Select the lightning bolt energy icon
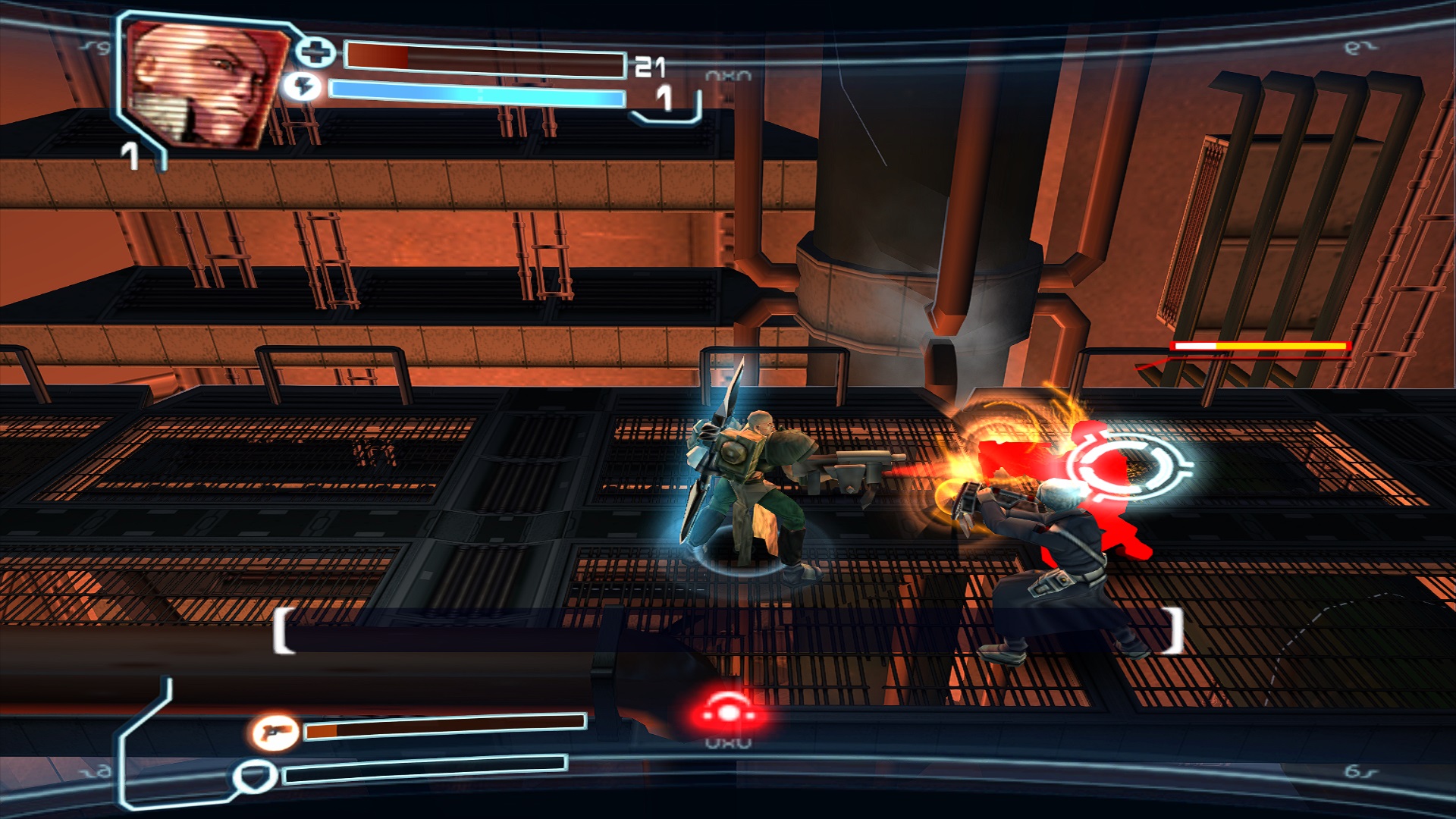This screenshot has height=819, width=1456. click(303, 86)
